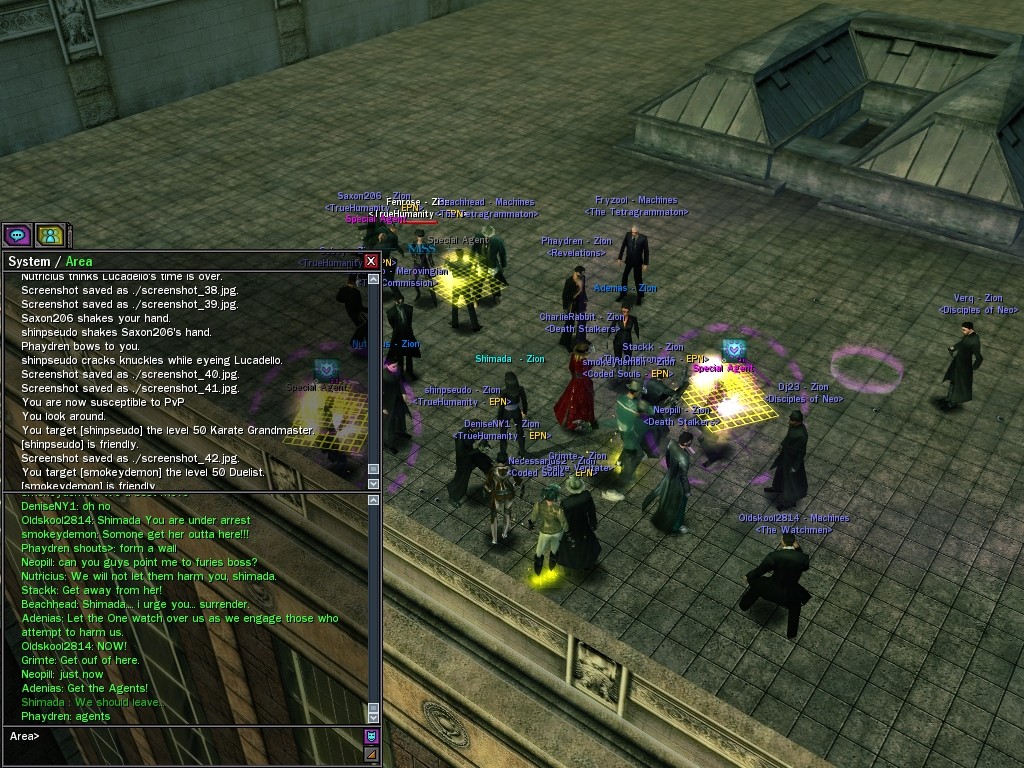The width and height of the screenshot is (1024, 768).
Task: Click the area chat scroll-down arrow
Action: tap(374, 717)
